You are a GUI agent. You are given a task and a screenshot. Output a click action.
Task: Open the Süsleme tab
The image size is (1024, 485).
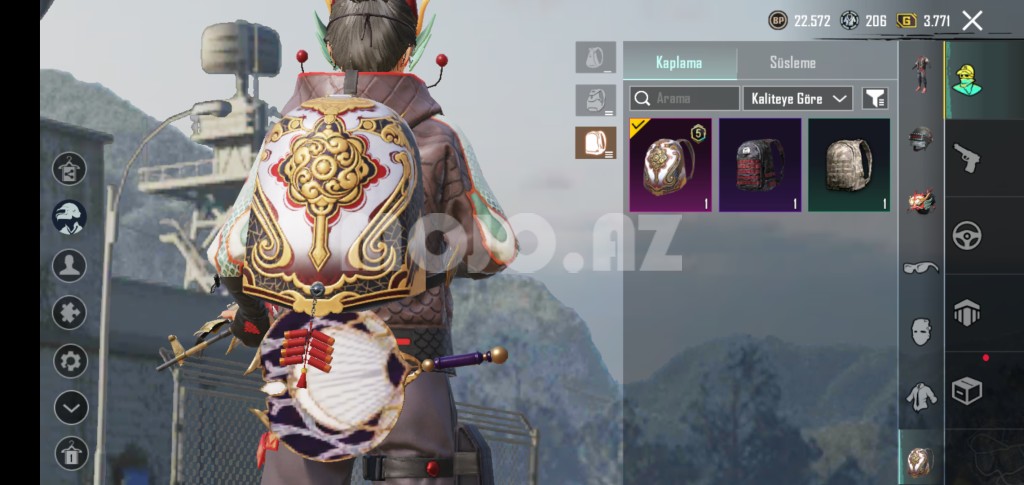point(792,62)
